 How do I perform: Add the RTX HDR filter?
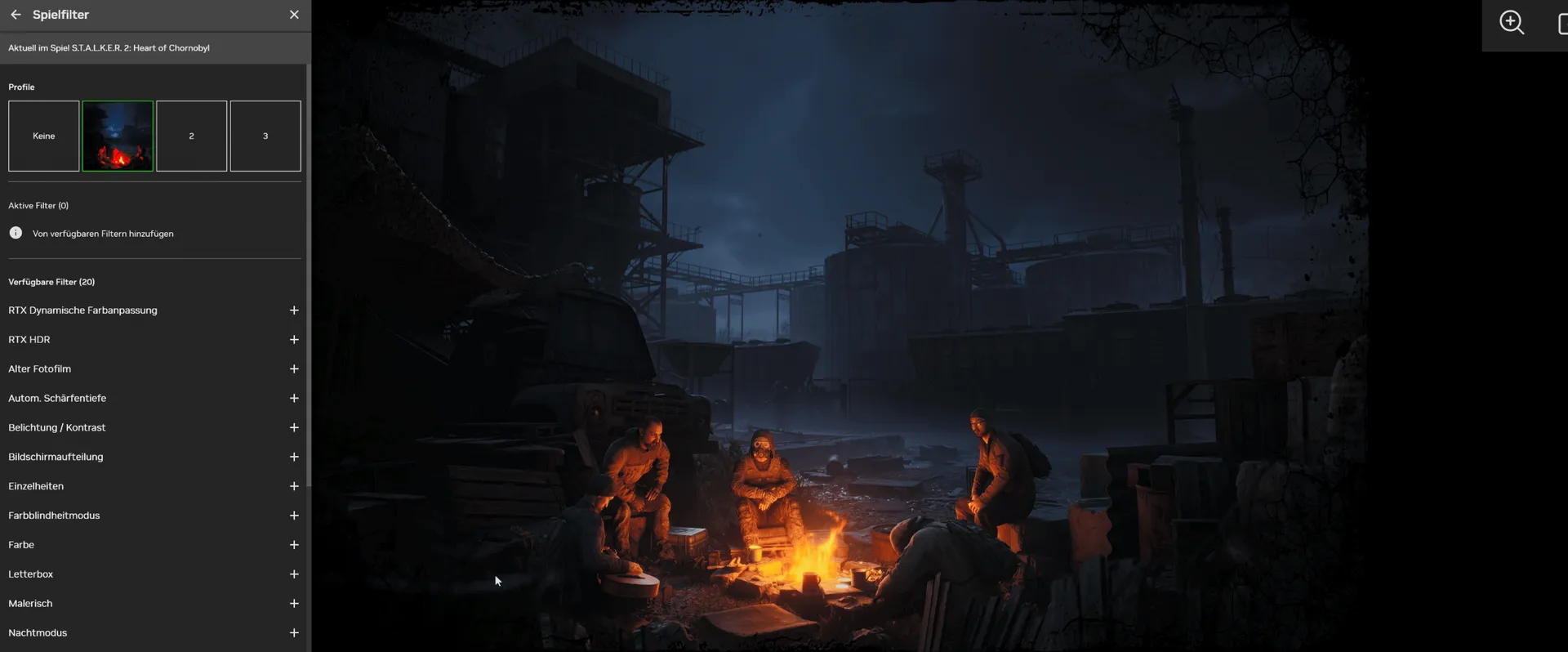(294, 340)
